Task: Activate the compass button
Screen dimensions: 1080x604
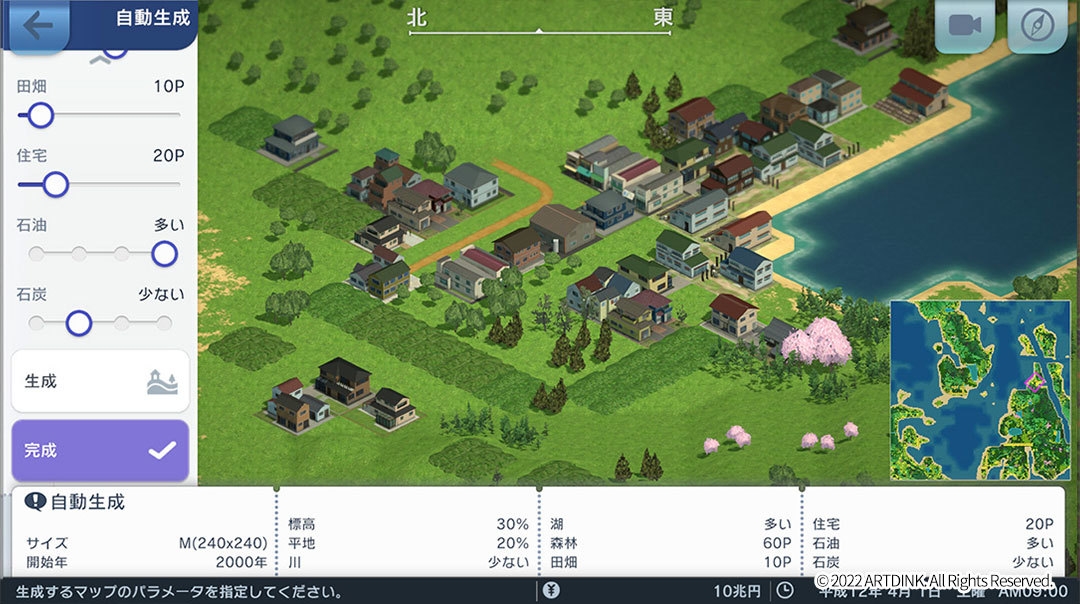Action: pos(1037,26)
